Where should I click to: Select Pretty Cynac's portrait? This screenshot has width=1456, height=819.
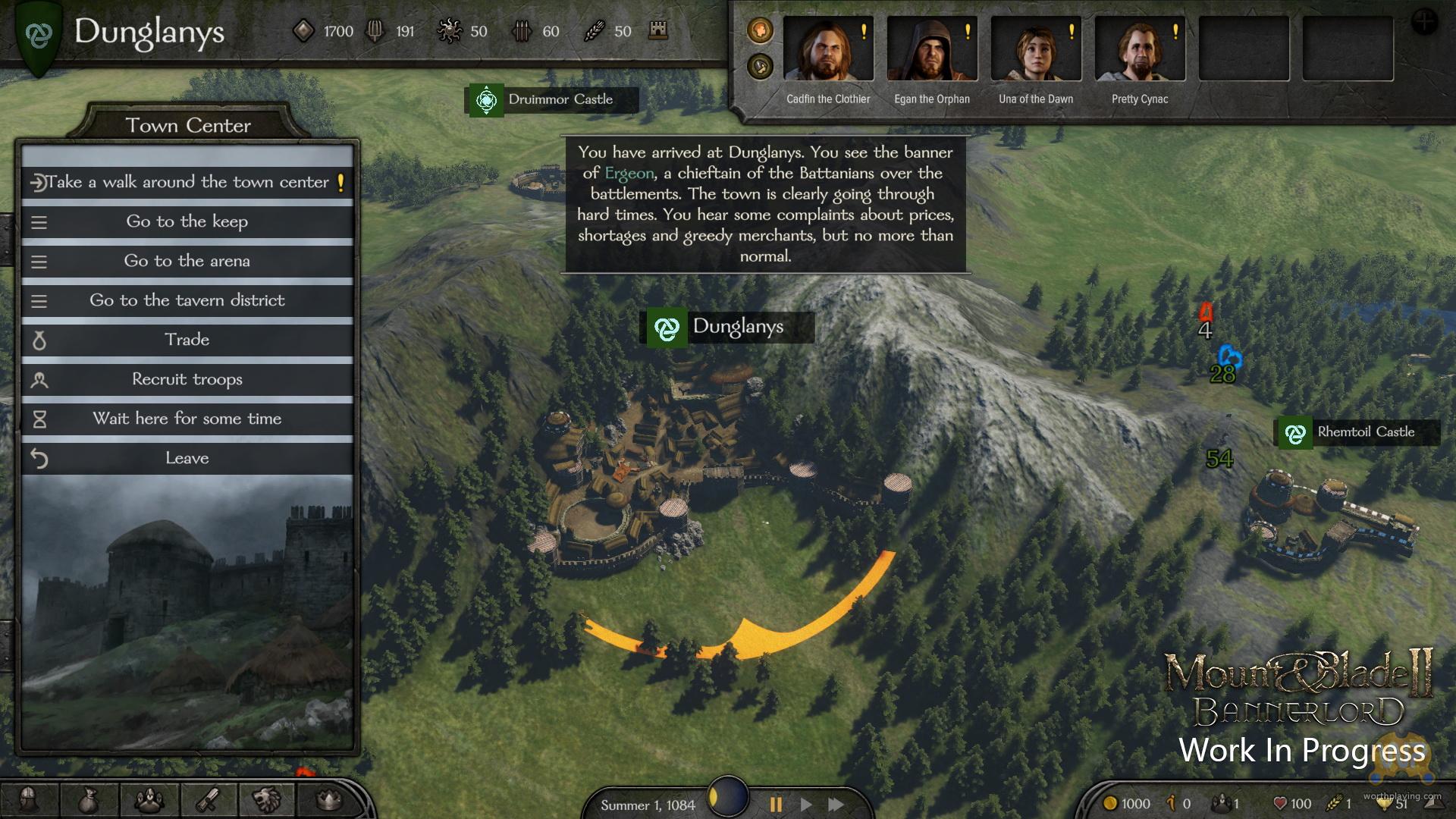click(1139, 49)
